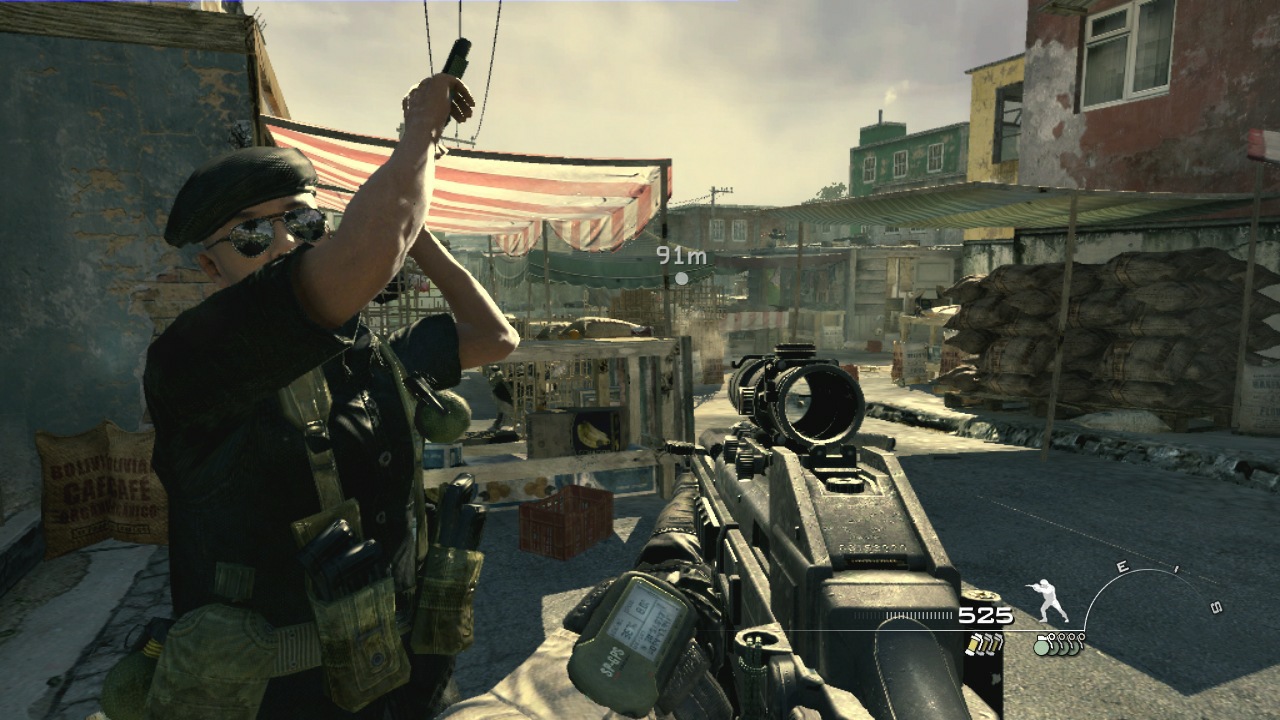Select the standing stance indicator icon
This screenshot has height=720, width=1280.
click(1047, 601)
